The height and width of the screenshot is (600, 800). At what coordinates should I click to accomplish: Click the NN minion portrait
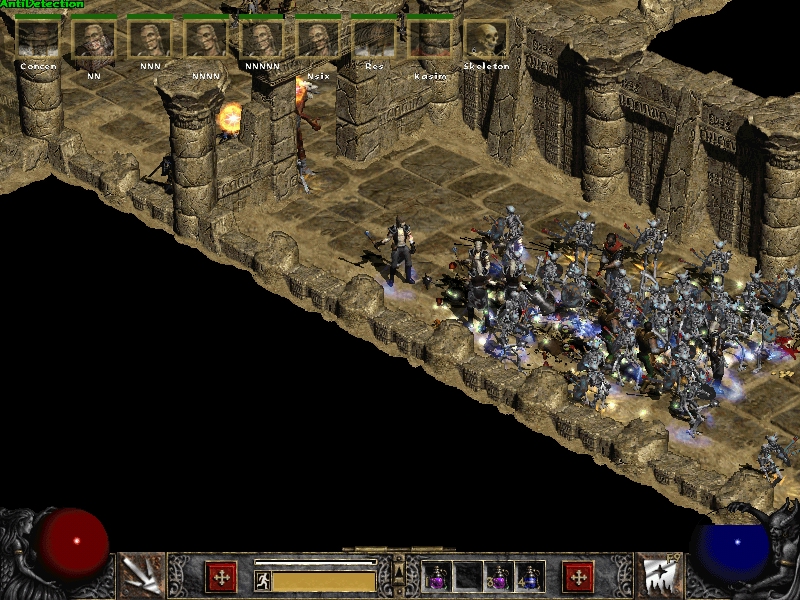94,39
